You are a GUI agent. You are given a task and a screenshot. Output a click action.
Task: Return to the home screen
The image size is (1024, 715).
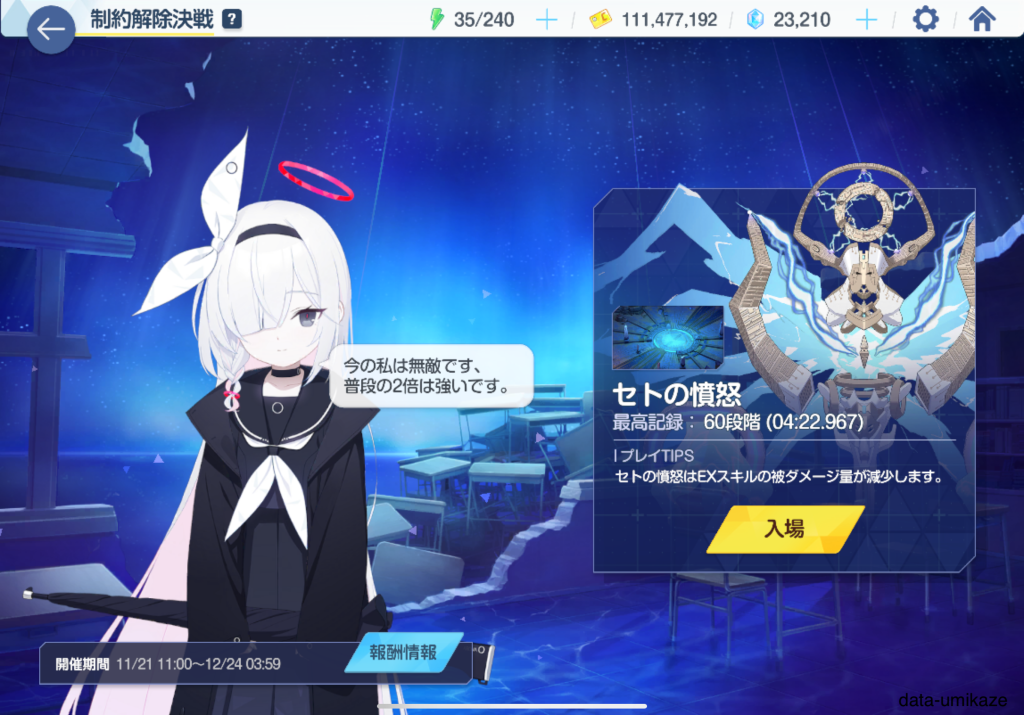click(983, 19)
